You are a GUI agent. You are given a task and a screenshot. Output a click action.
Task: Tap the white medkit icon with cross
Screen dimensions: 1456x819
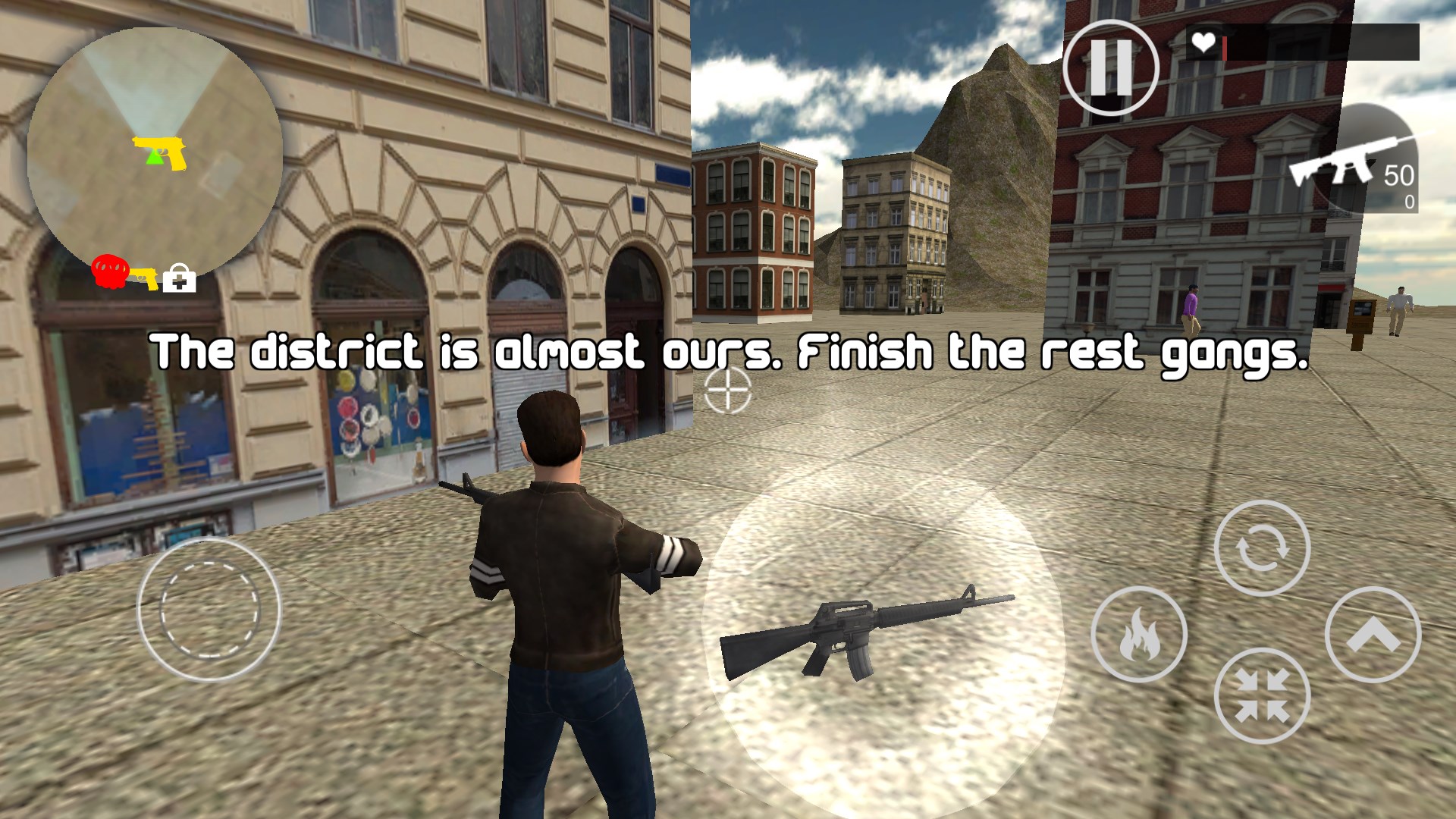(x=180, y=279)
